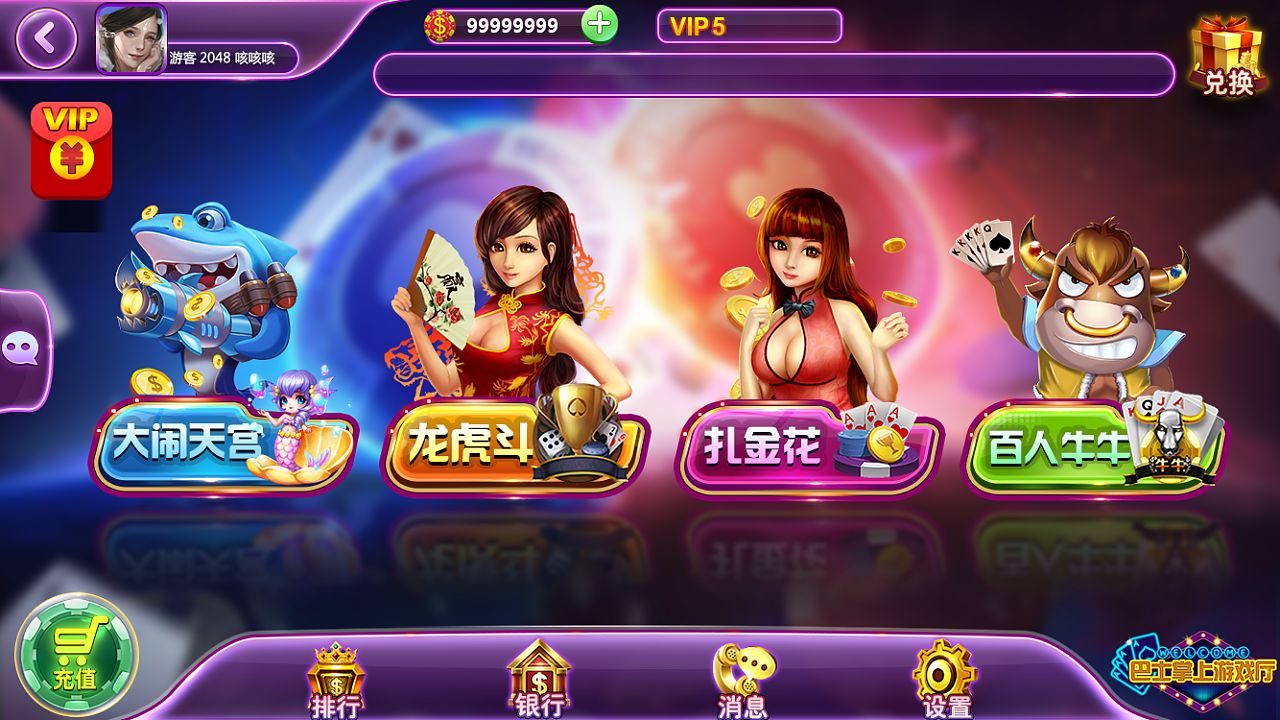Viewport: 1280px width, 720px height.
Task: Open the chat bubble on left edge
Action: pyautogui.click(x=20, y=348)
